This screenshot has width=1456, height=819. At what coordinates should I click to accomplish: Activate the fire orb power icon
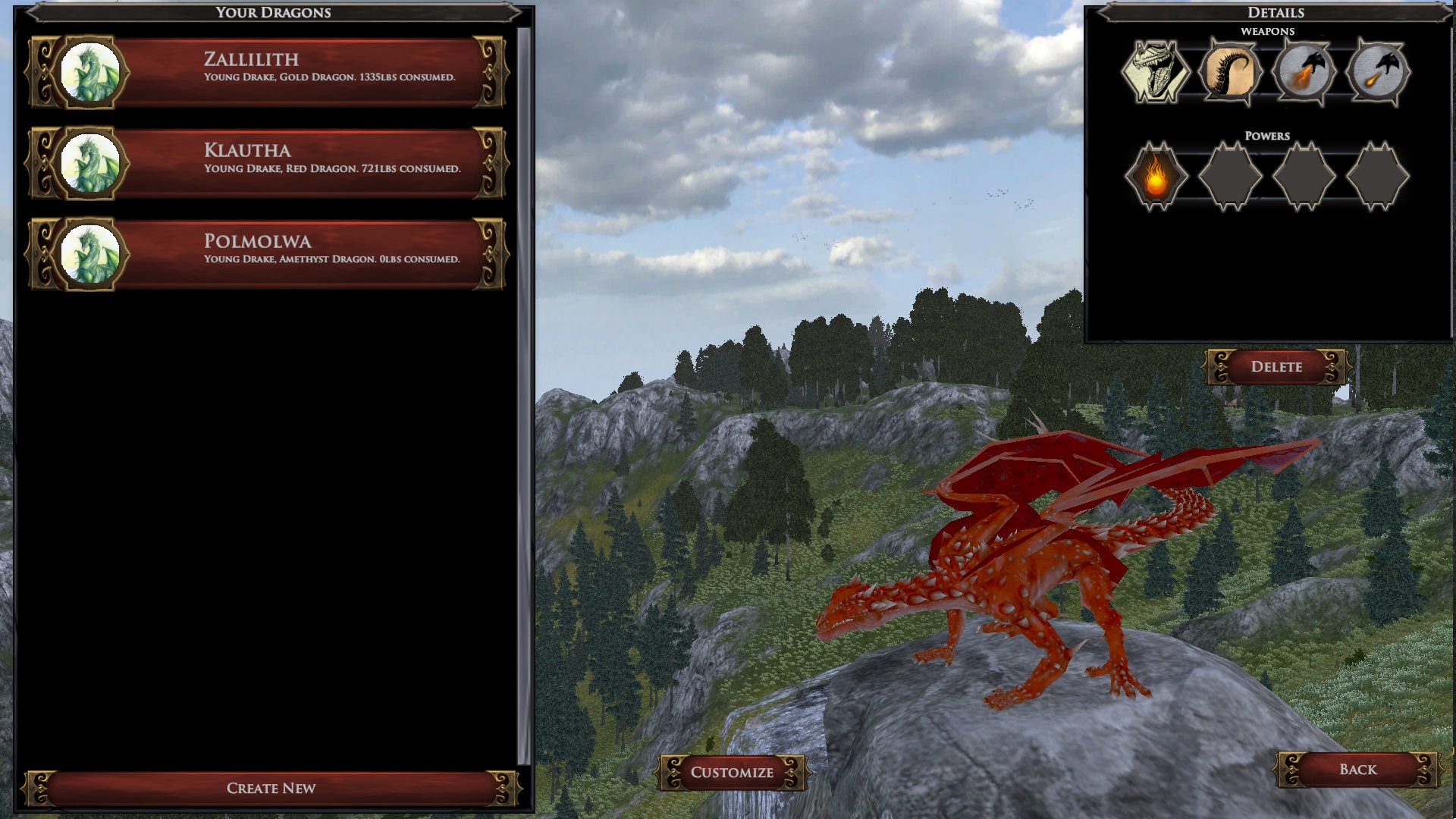click(x=1158, y=176)
